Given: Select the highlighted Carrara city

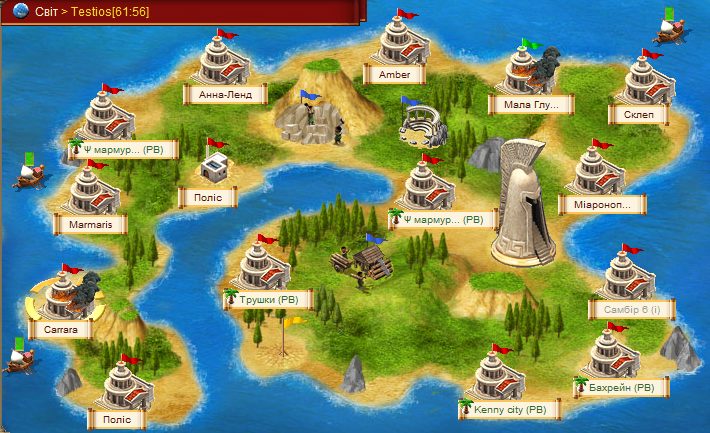Looking at the screenshot, I should [61, 328].
